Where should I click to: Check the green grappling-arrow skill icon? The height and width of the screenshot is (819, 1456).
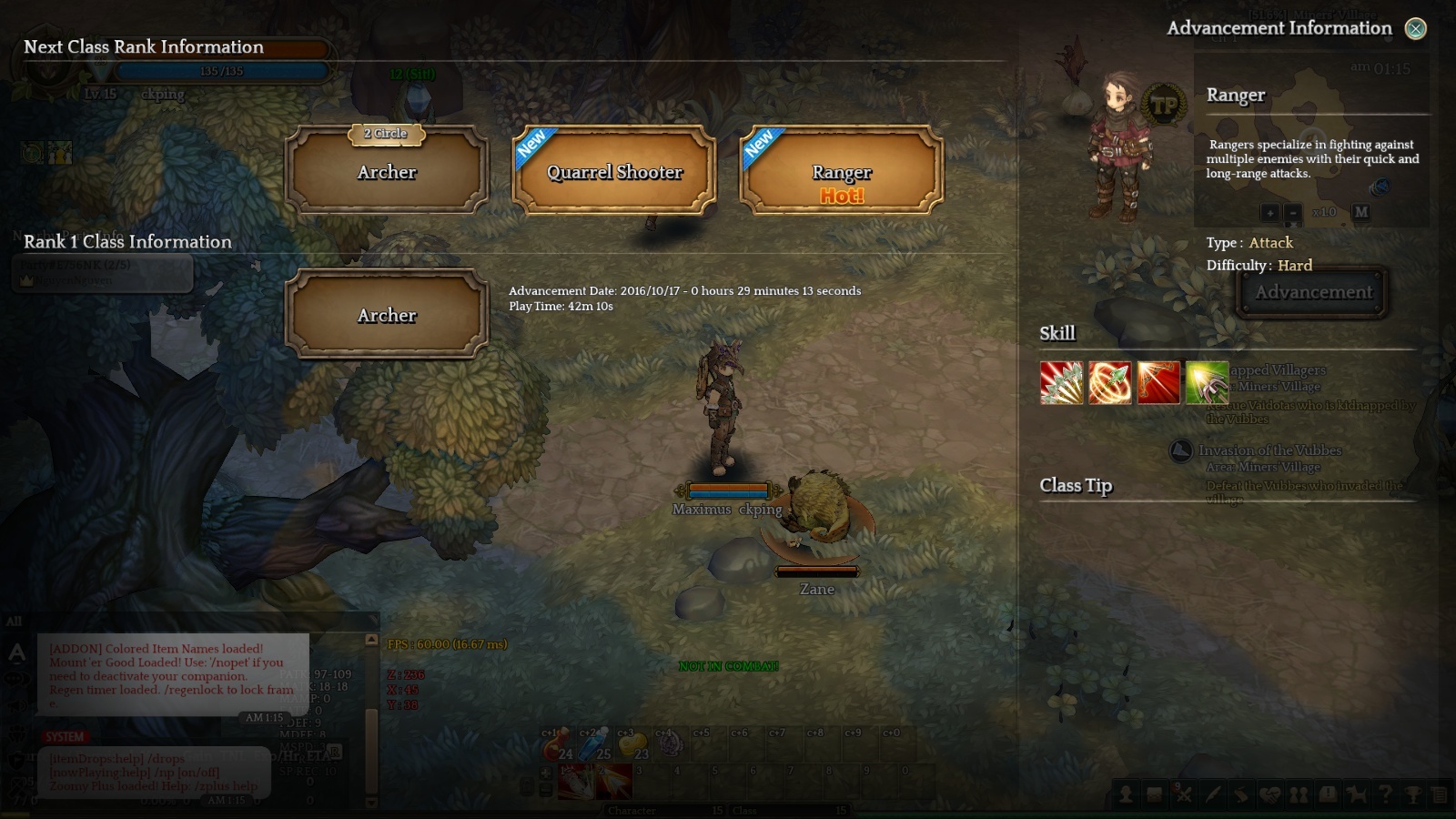[1207, 383]
